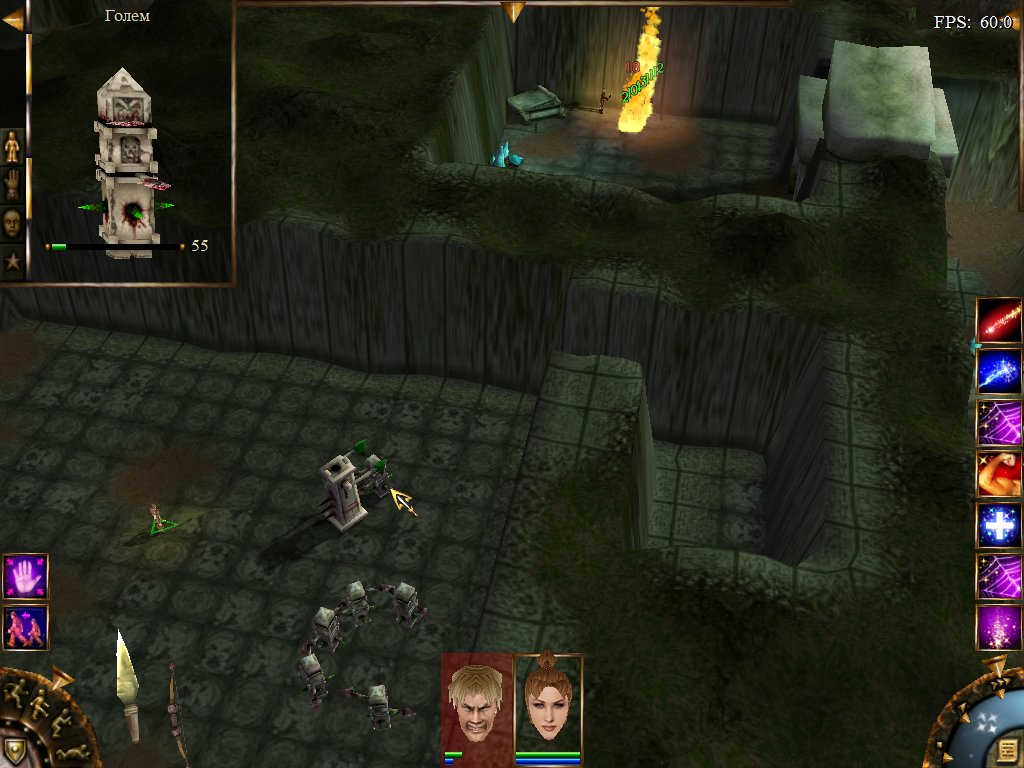1024x768 pixels.
Task: Activate the purple hand command icon
Action: 25,577
